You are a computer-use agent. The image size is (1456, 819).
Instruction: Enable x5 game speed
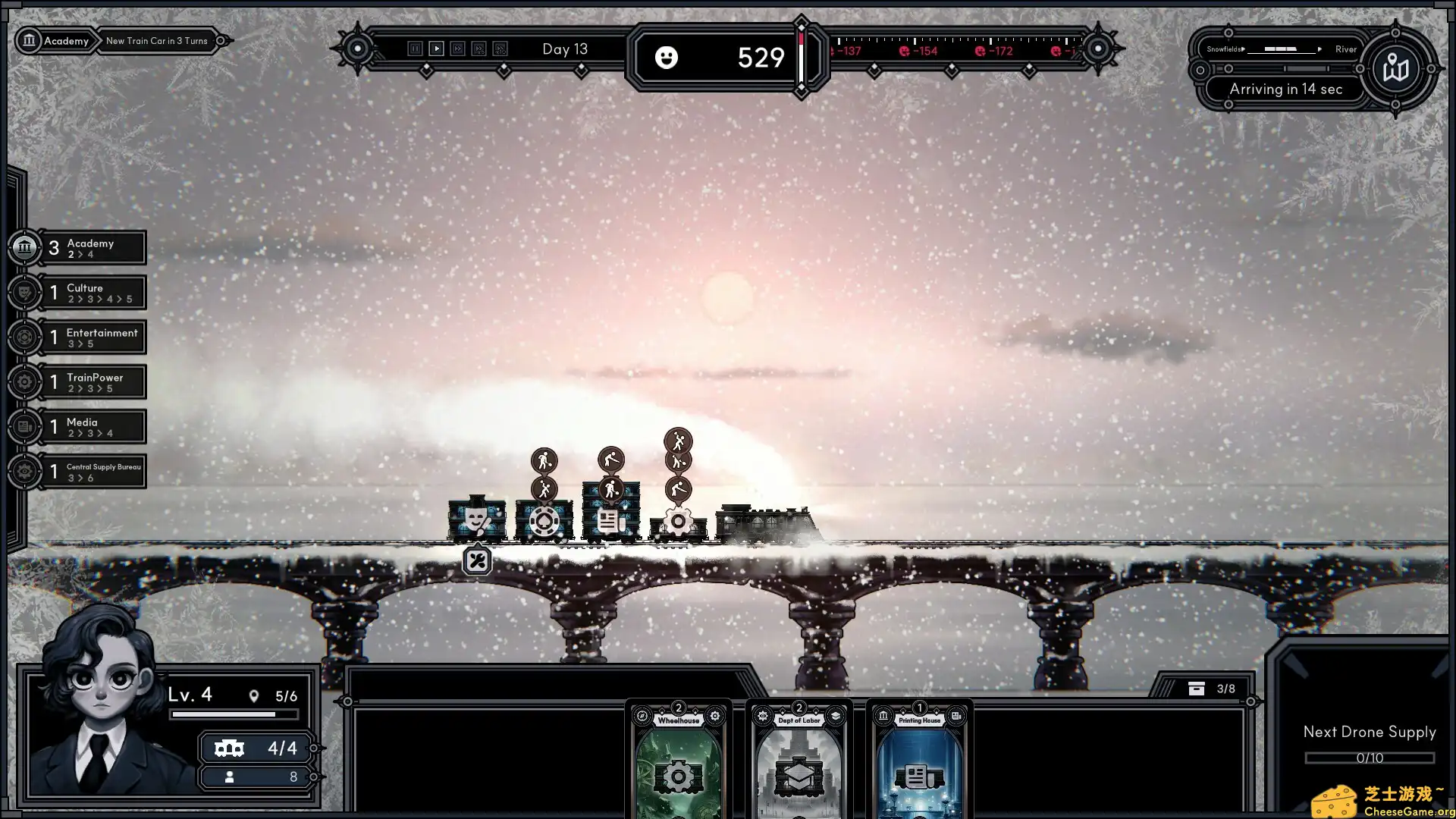(x=478, y=49)
